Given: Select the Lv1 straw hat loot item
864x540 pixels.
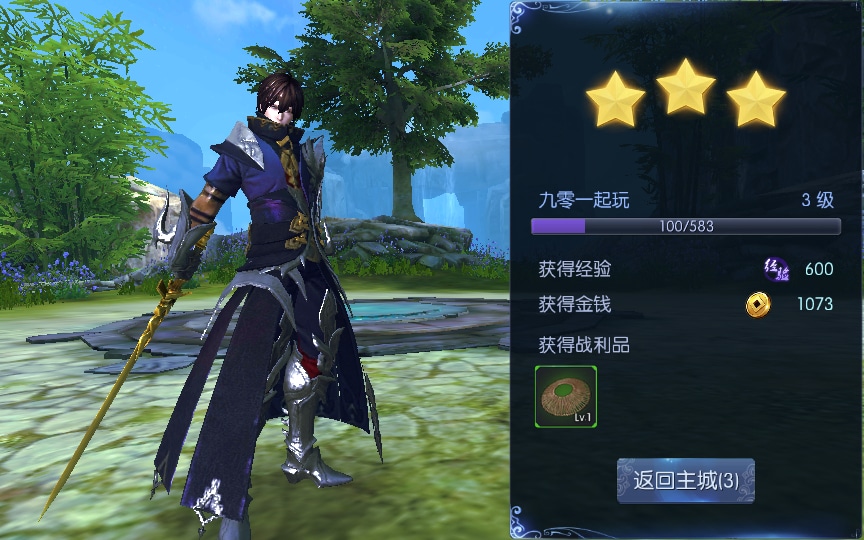Looking at the screenshot, I should [x=566, y=397].
